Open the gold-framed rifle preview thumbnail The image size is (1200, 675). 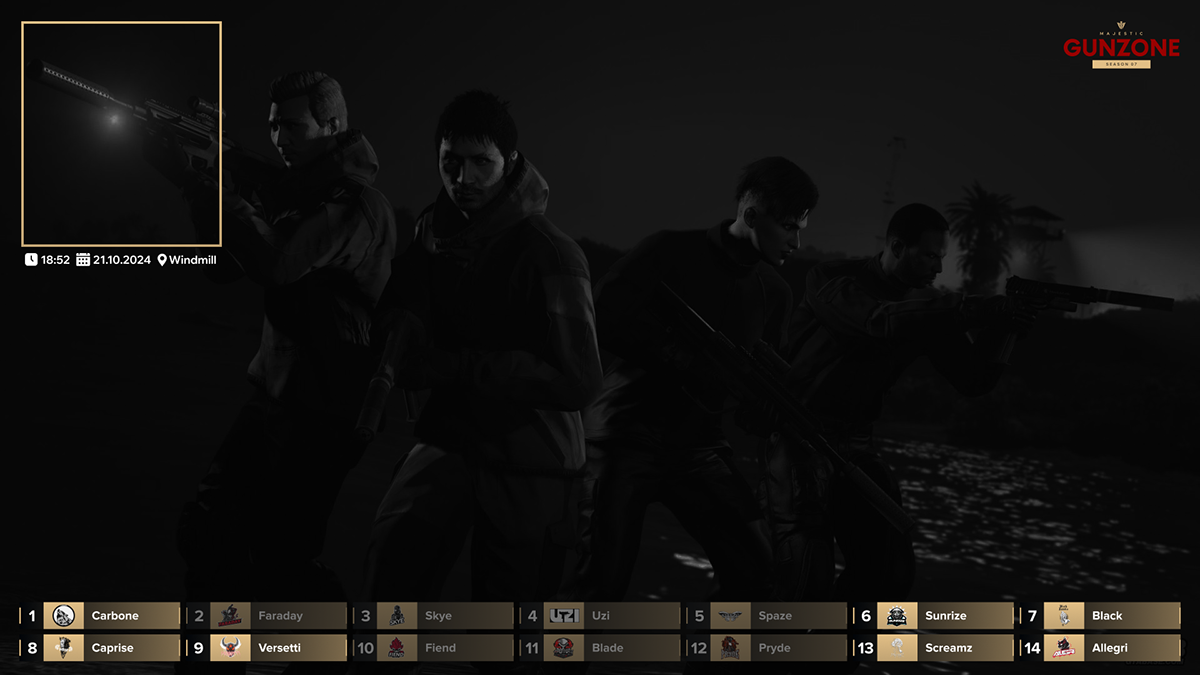[121, 134]
